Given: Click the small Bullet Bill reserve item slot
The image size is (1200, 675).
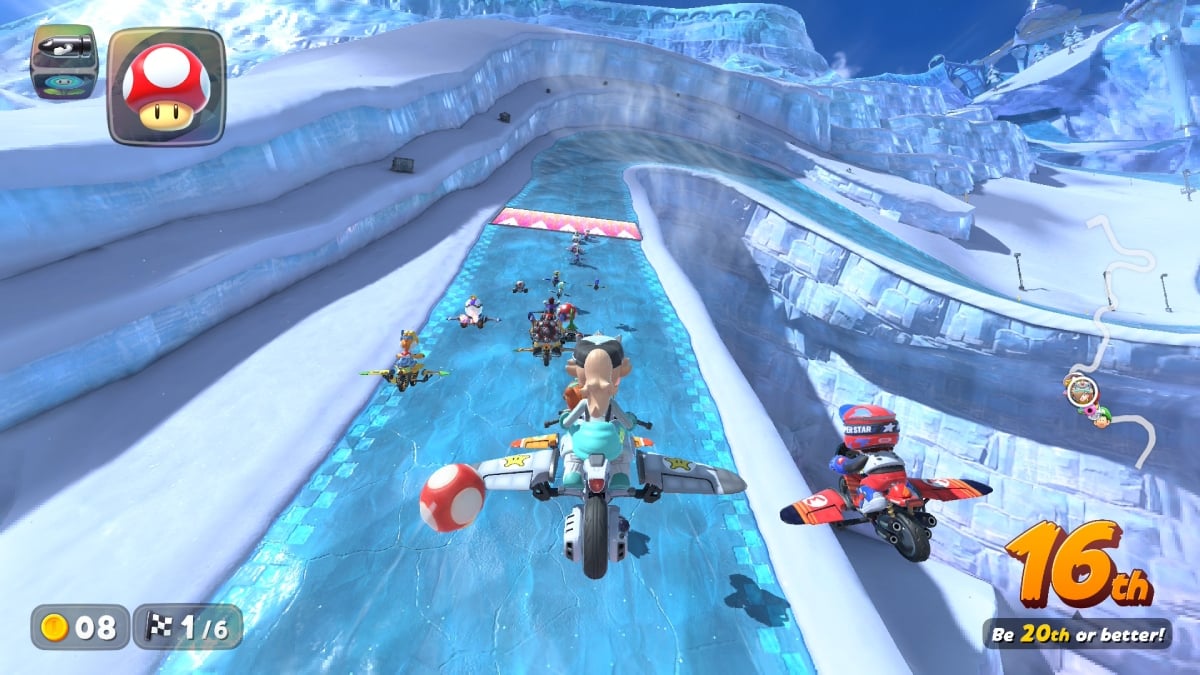Looking at the screenshot, I should pyautogui.click(x=64, y=62).
